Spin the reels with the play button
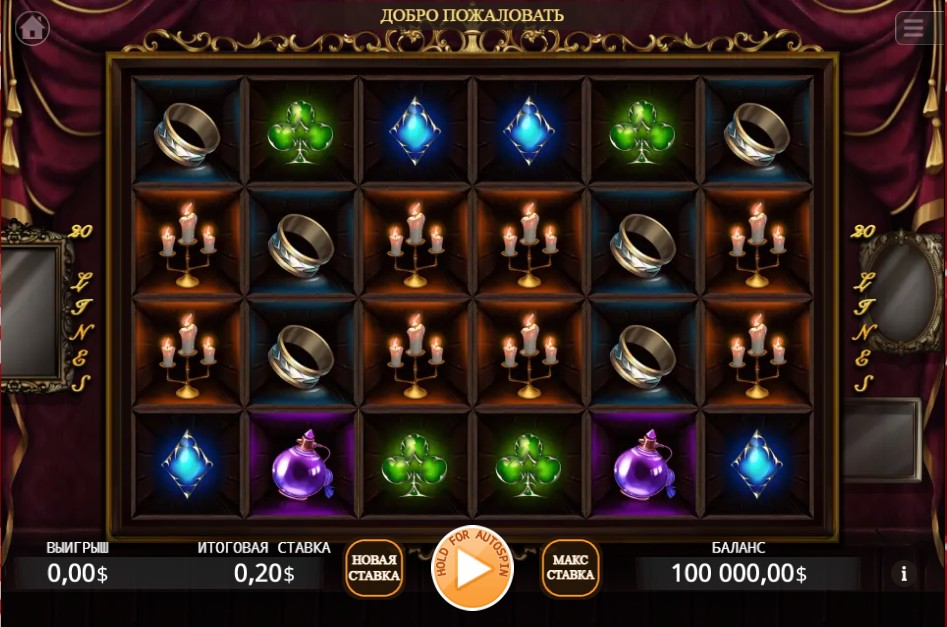This screenshot has height=627, width=947. click(472, 568)
